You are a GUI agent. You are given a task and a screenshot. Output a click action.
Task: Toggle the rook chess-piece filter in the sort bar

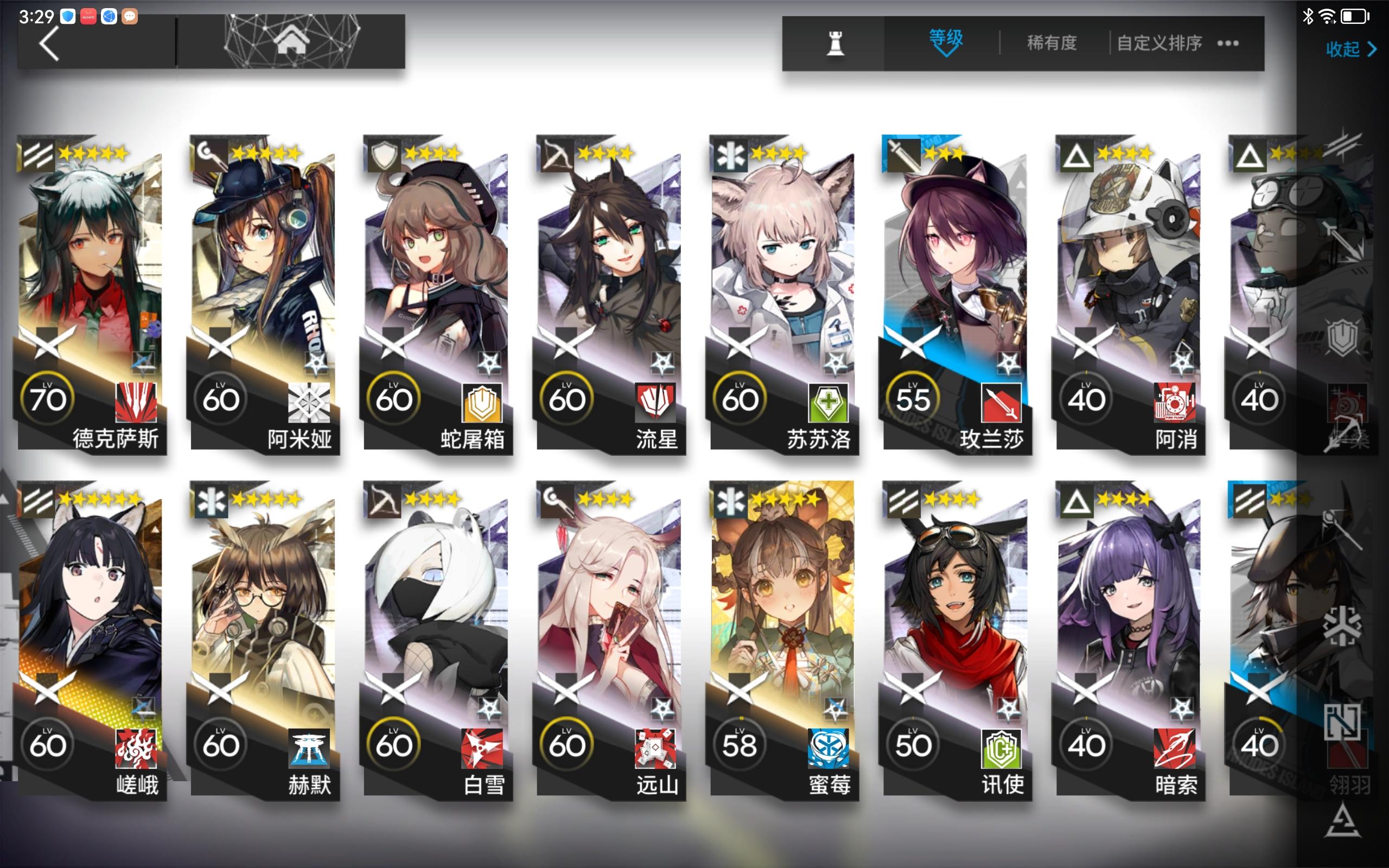click(x=836, y=43)
